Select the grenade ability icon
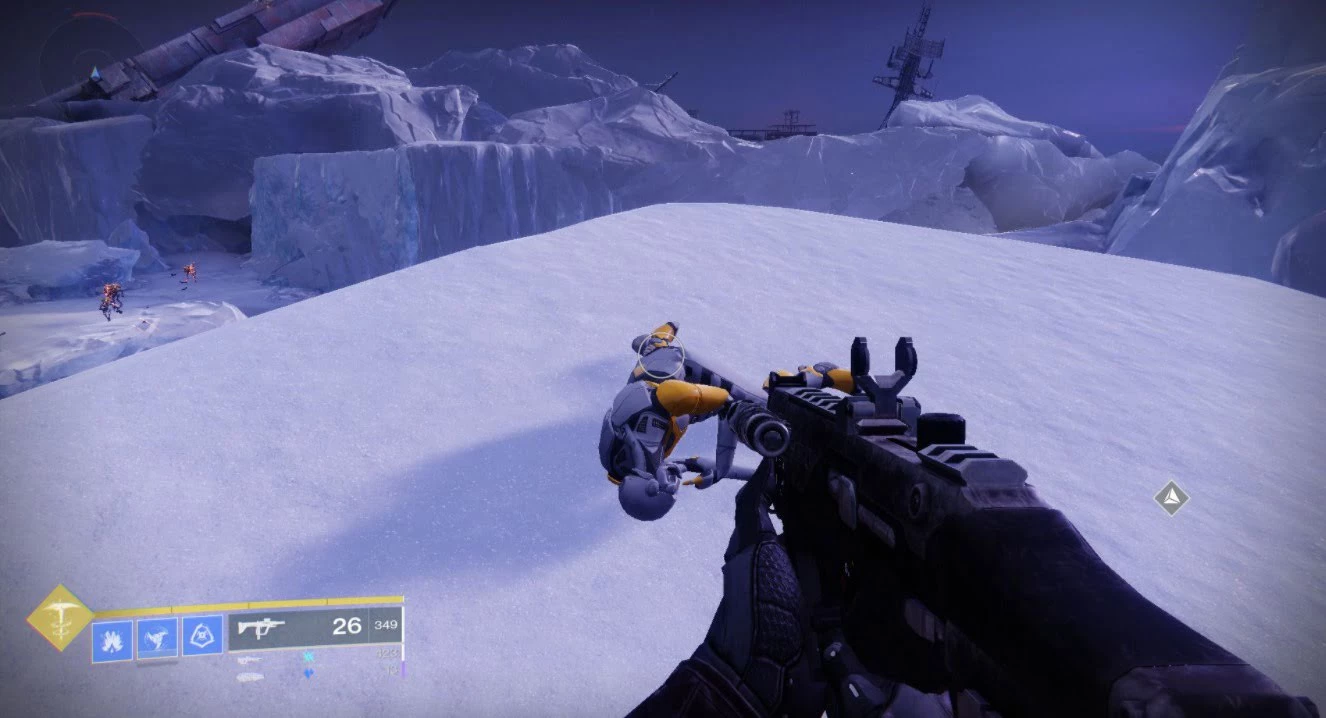The height and width of the screenshot is (718, 1326). click(x=111, y=640)
